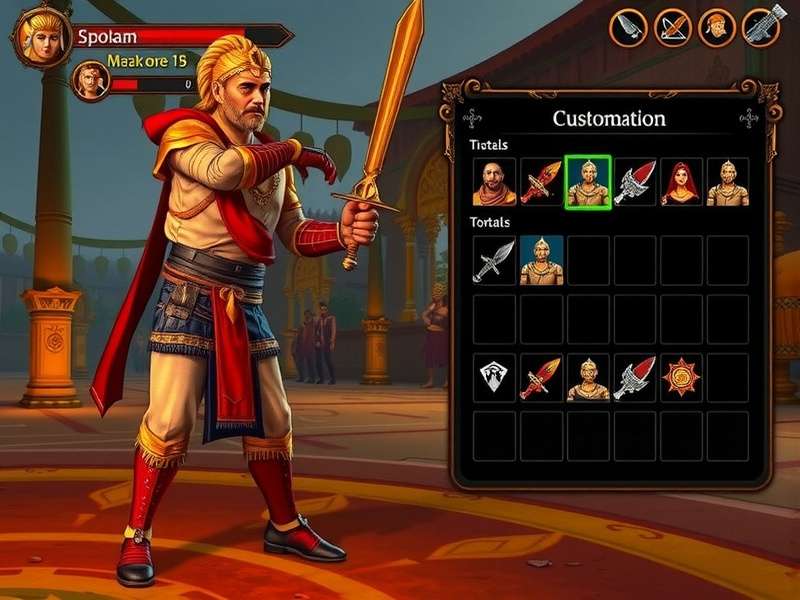Pick the red-hooded woman portrait

(x=681, y=182)
